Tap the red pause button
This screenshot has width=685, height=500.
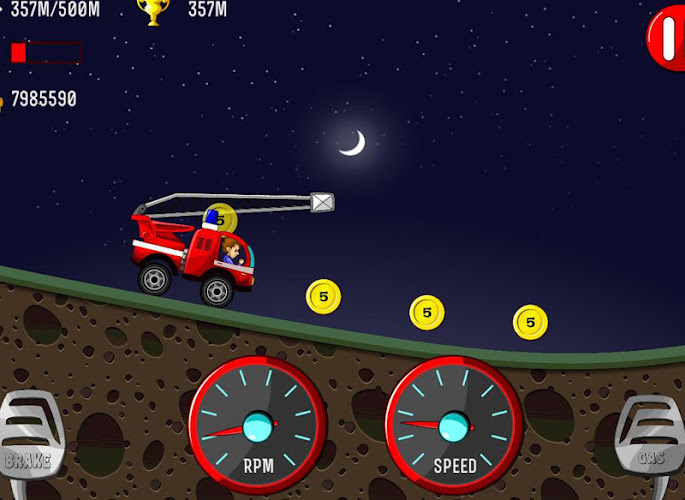pyautogui.click(x=667, y=38)
